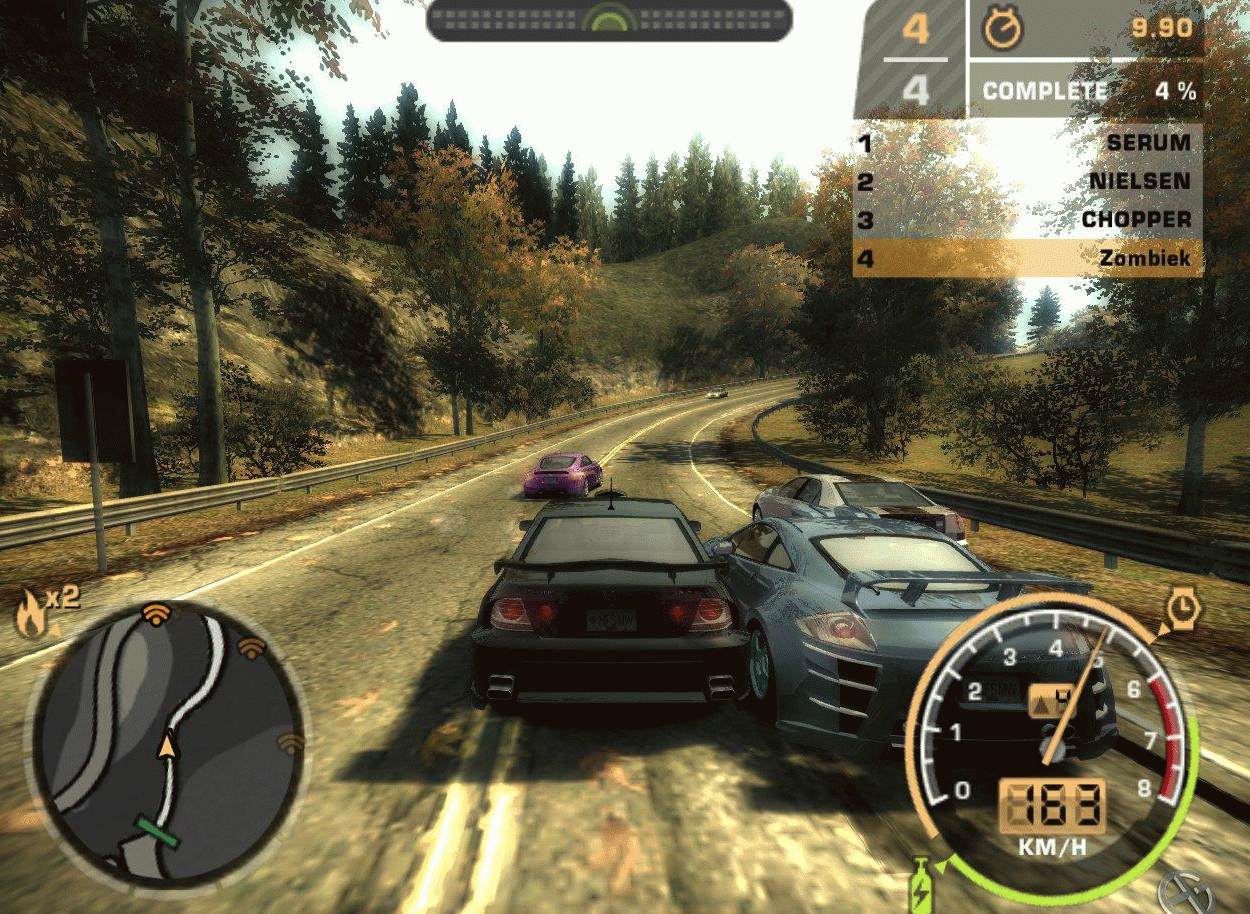Click the police radar detector bar

(x=609, y=19)
